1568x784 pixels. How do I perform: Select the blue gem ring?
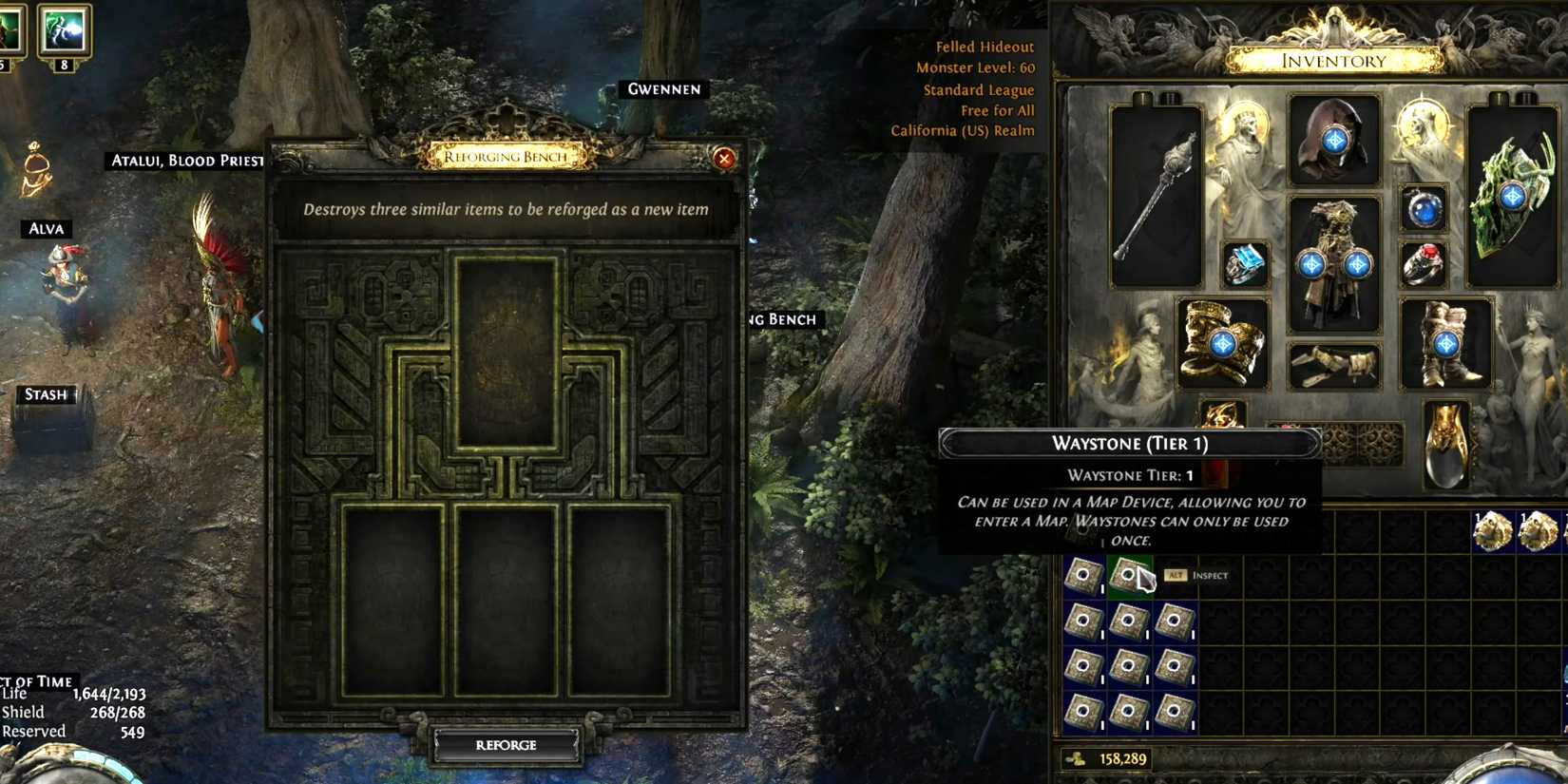[1245, 264]
